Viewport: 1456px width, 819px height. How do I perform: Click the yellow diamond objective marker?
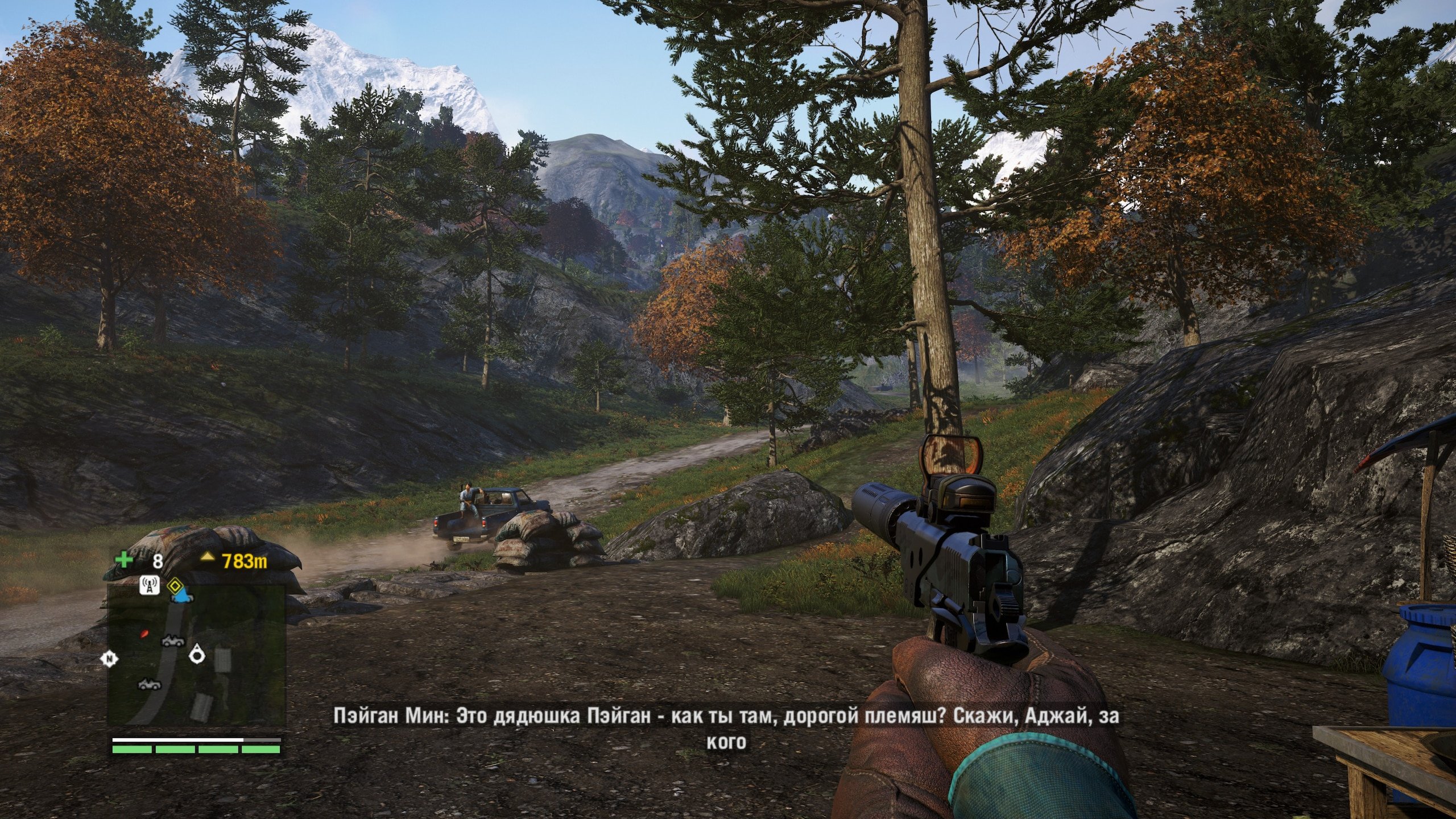pyautogui.click(x=174, y=585)
